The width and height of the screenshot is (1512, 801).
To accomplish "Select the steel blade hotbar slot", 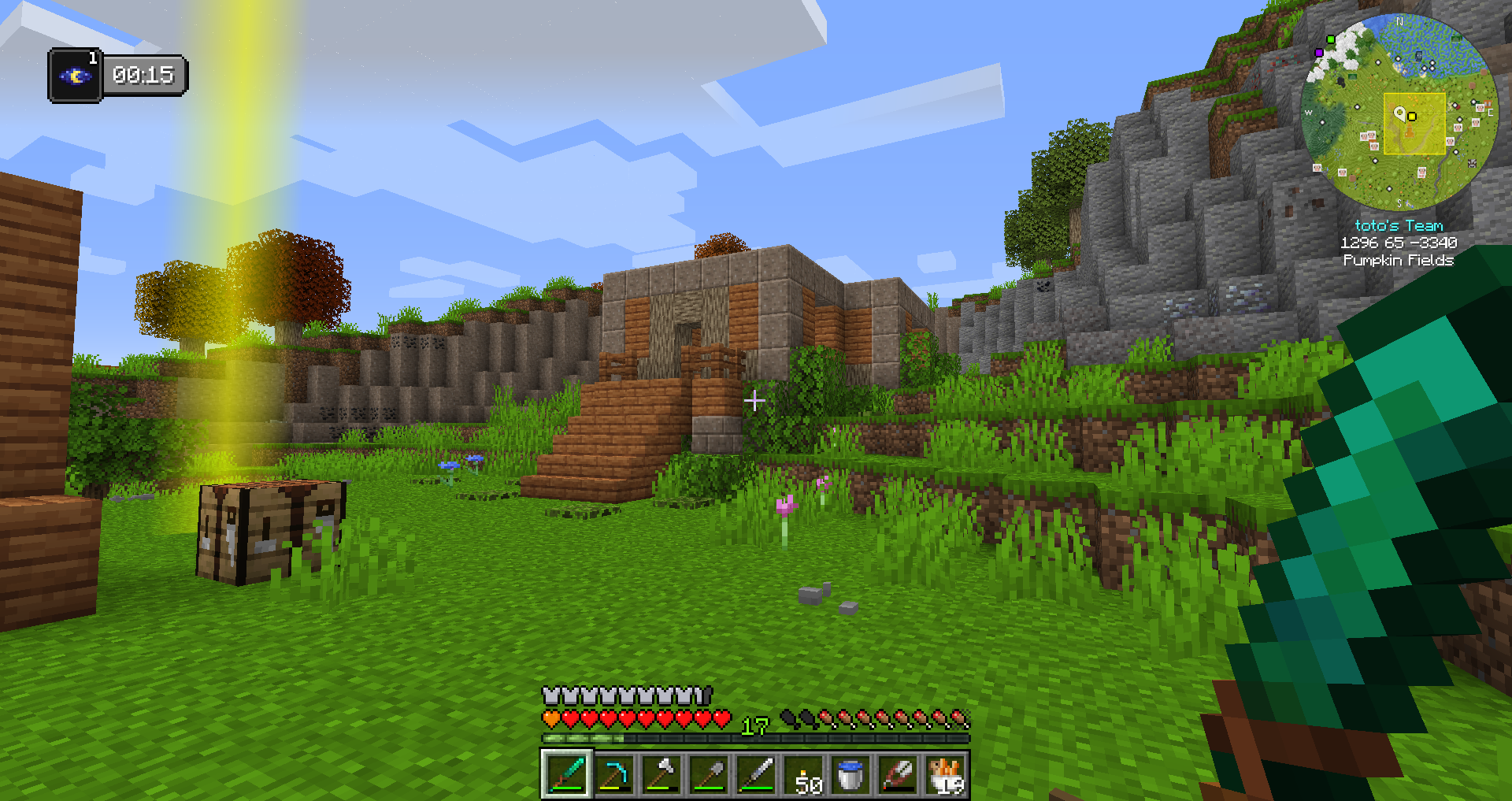I will click(x=756, y=775).
